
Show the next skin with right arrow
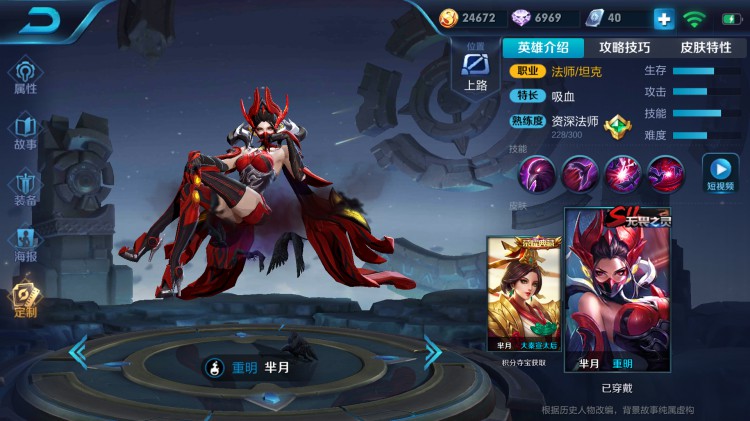pos(432,351)
